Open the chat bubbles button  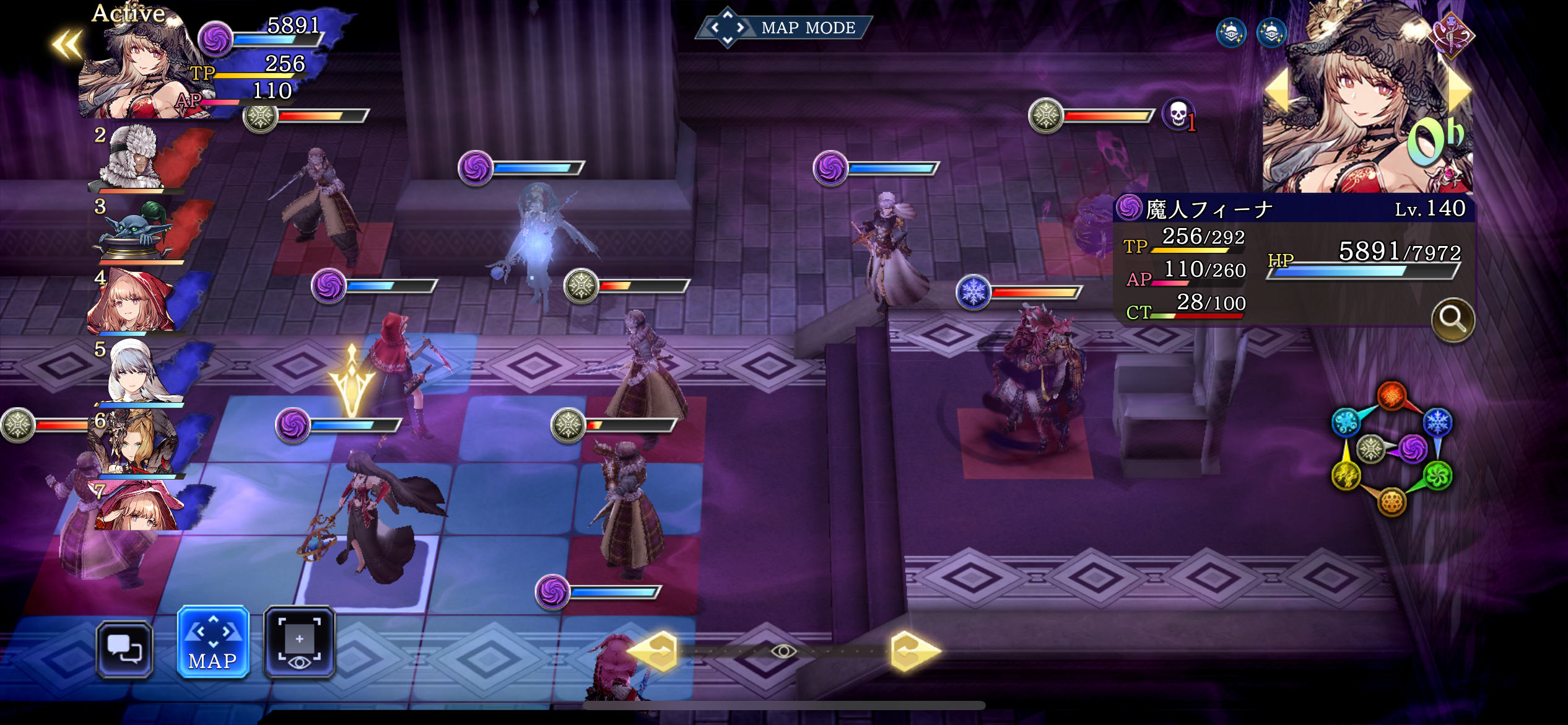point(124,649)
